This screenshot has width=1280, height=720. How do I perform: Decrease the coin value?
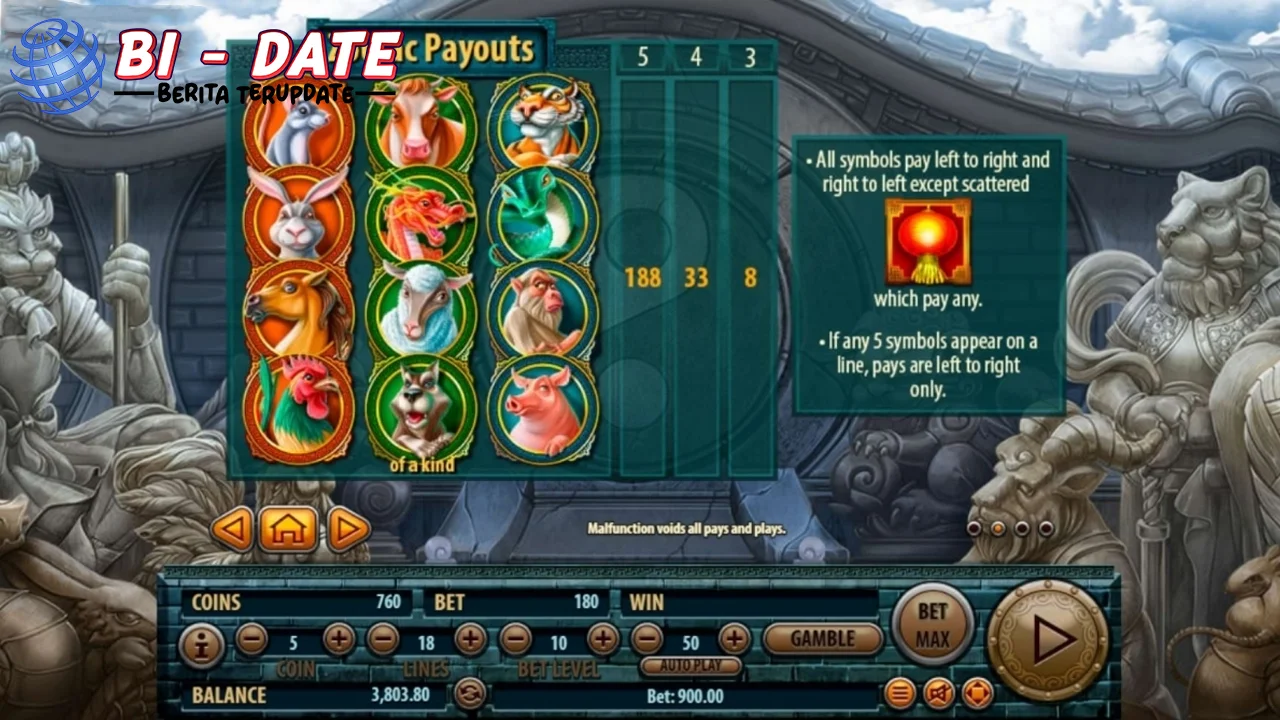click(x=251, y=638)
